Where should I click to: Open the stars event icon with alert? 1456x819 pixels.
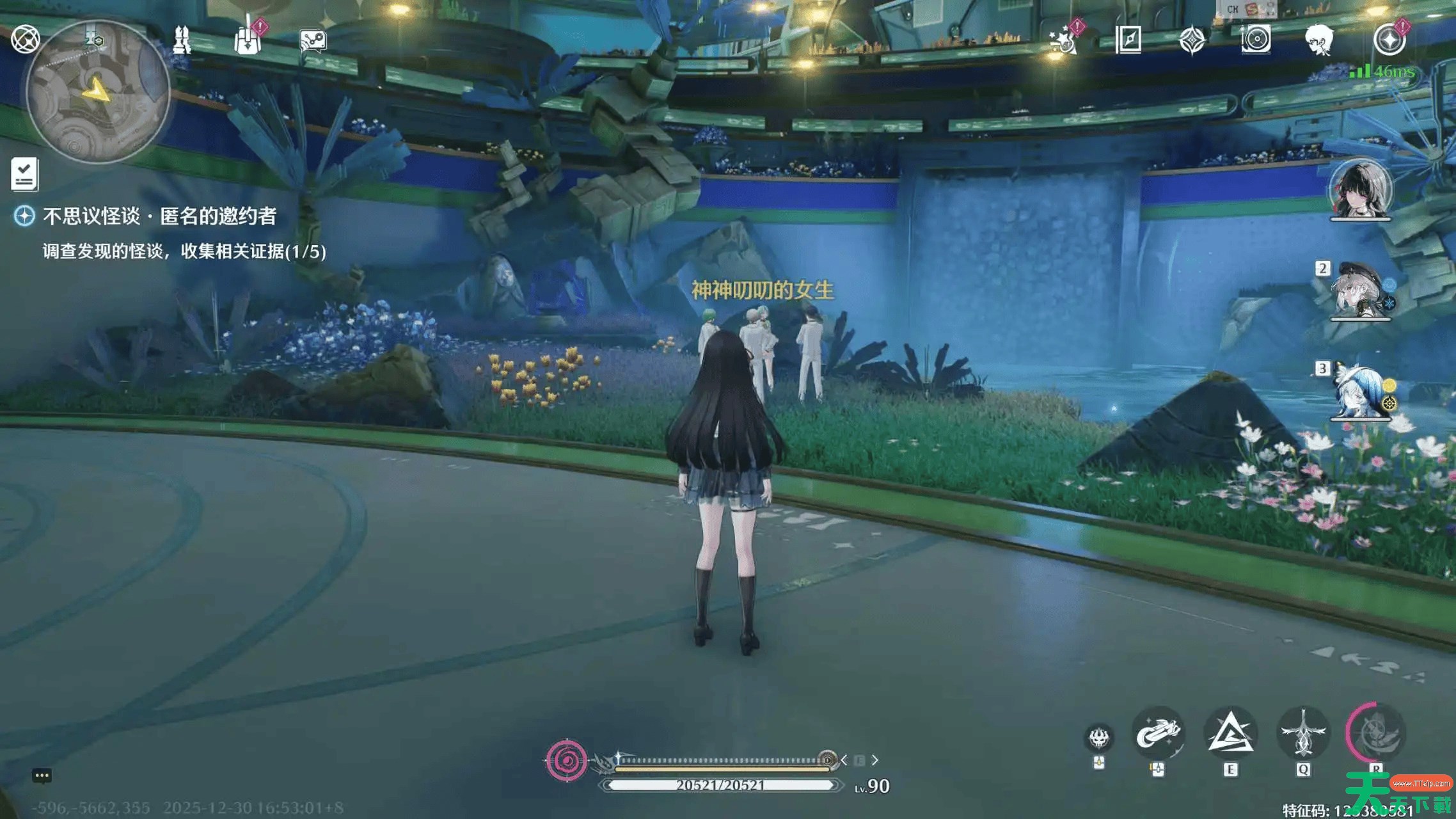(x=1064, y=40)
